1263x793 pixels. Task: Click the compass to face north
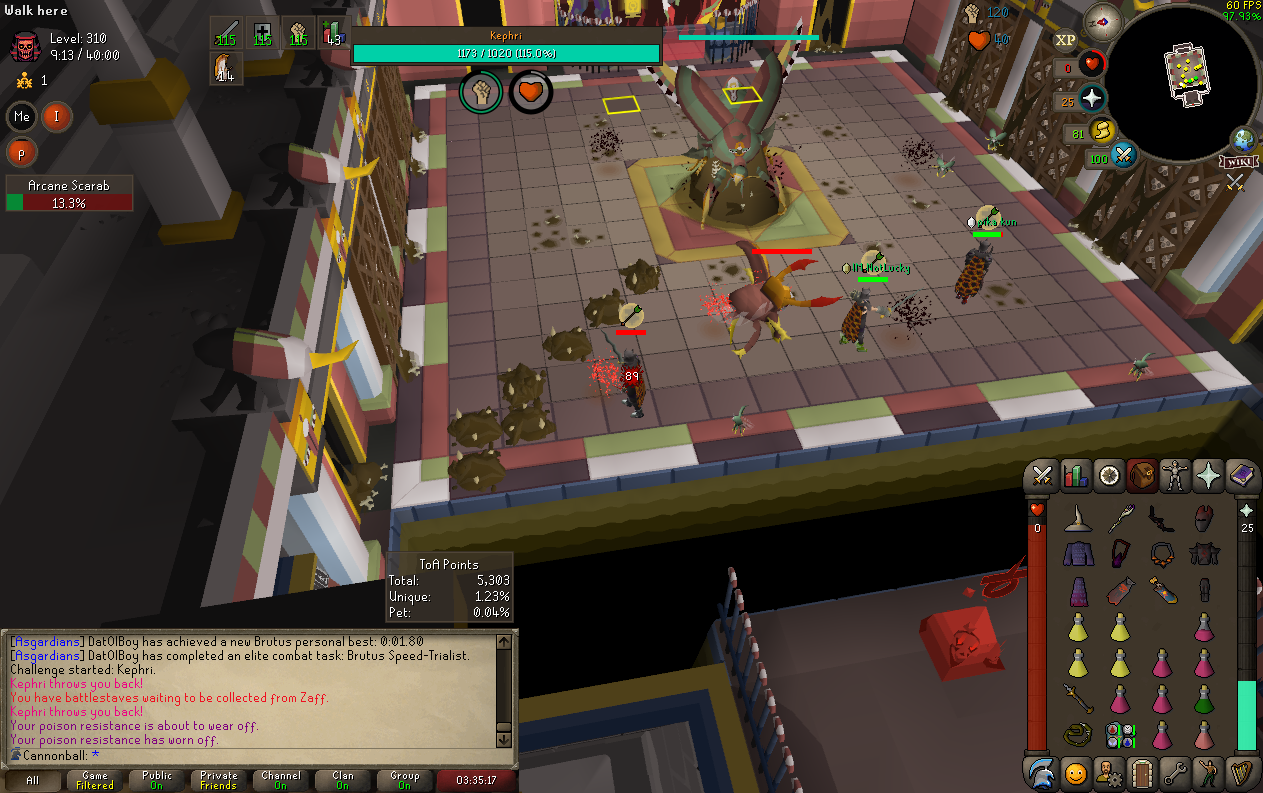pyautogui.click(x=1103, y=19)
